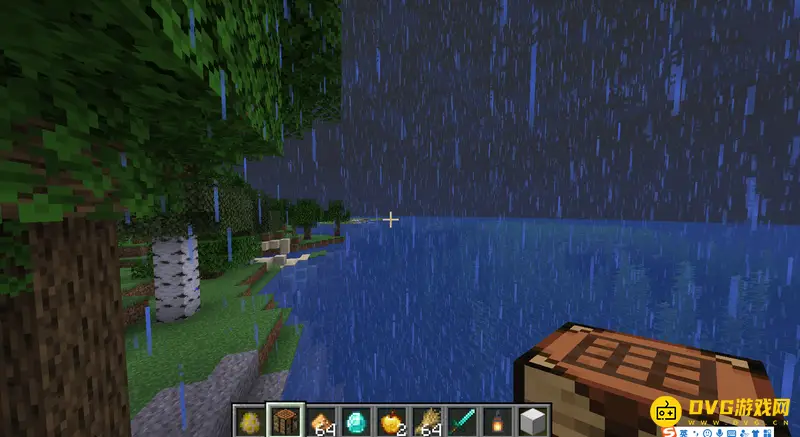This screenshot has width=800, height=437.
Task: Select the lantern hotbar slot
Action: 497,421
